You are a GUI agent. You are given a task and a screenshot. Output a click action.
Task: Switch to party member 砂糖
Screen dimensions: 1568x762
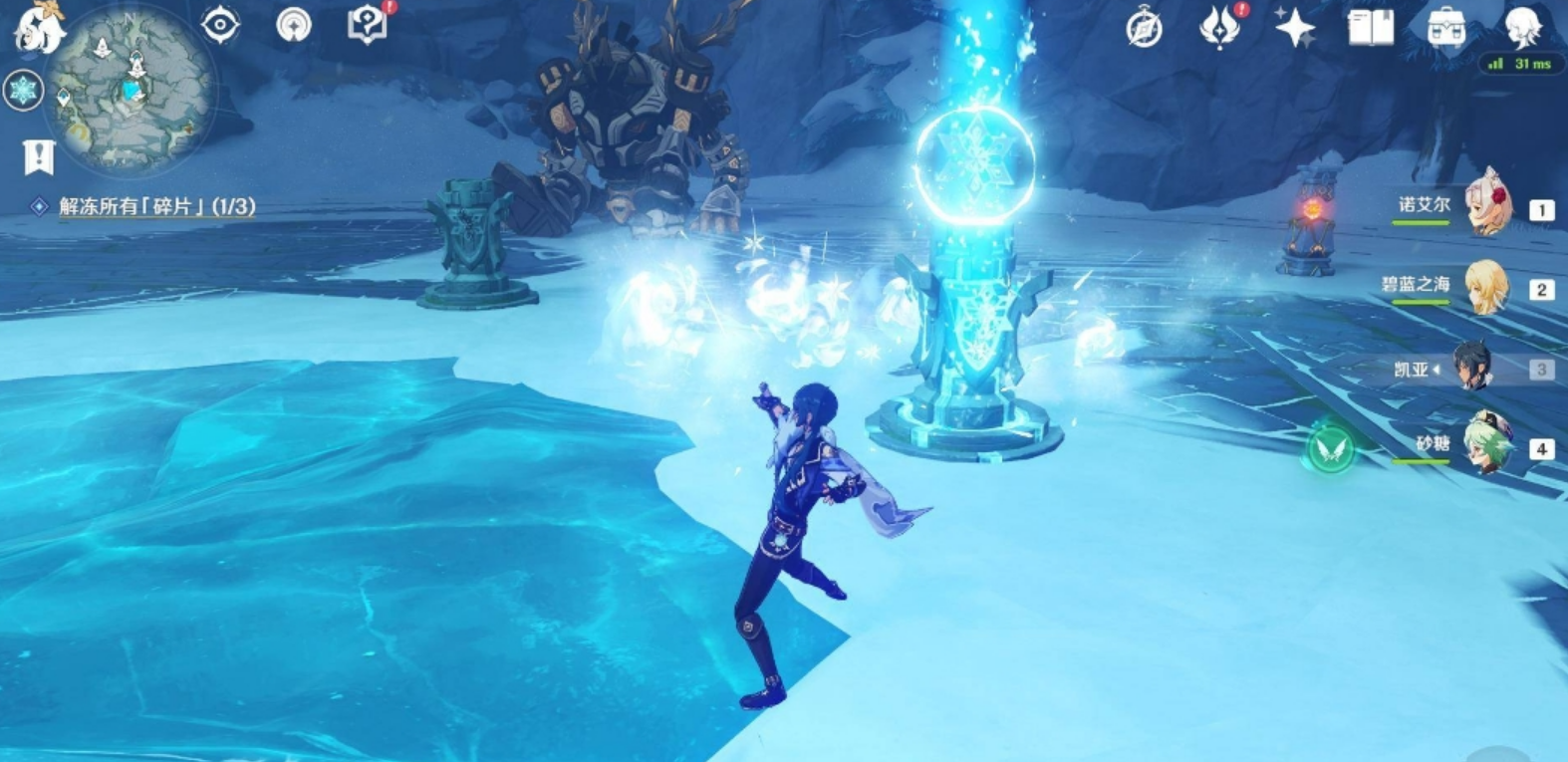click(x=1487, y=446)
